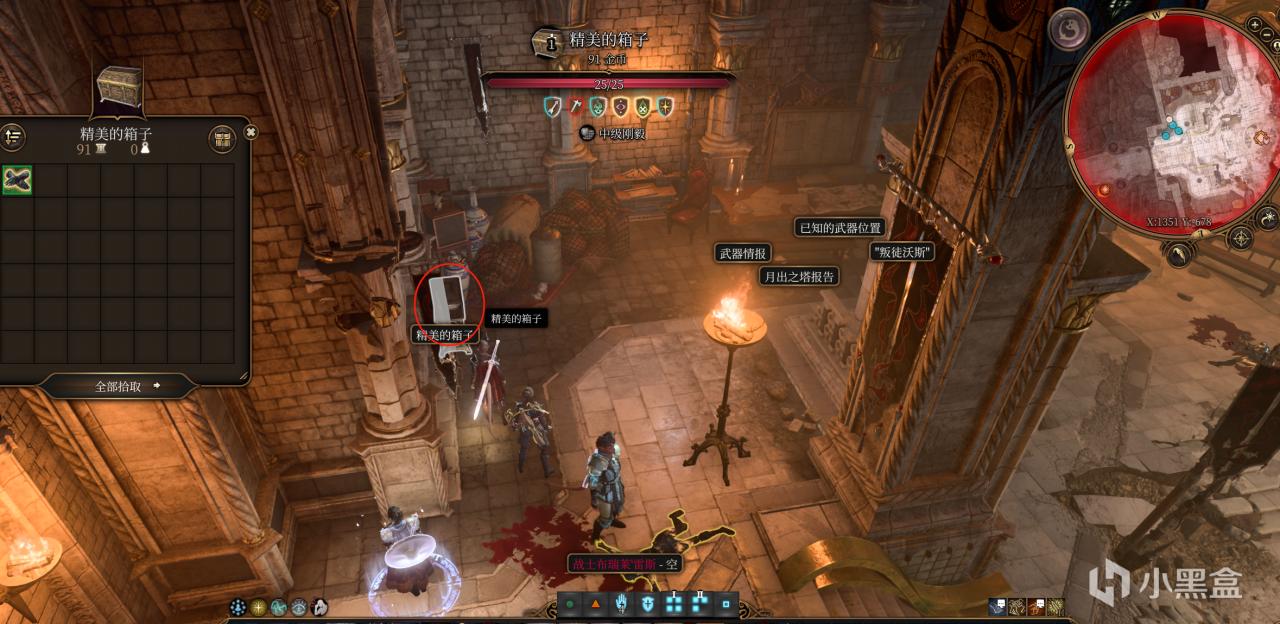The width and height of the screenshot is (1280, 624).
Task: Select the 武器情报 label
Action: (x=742, y=253)
